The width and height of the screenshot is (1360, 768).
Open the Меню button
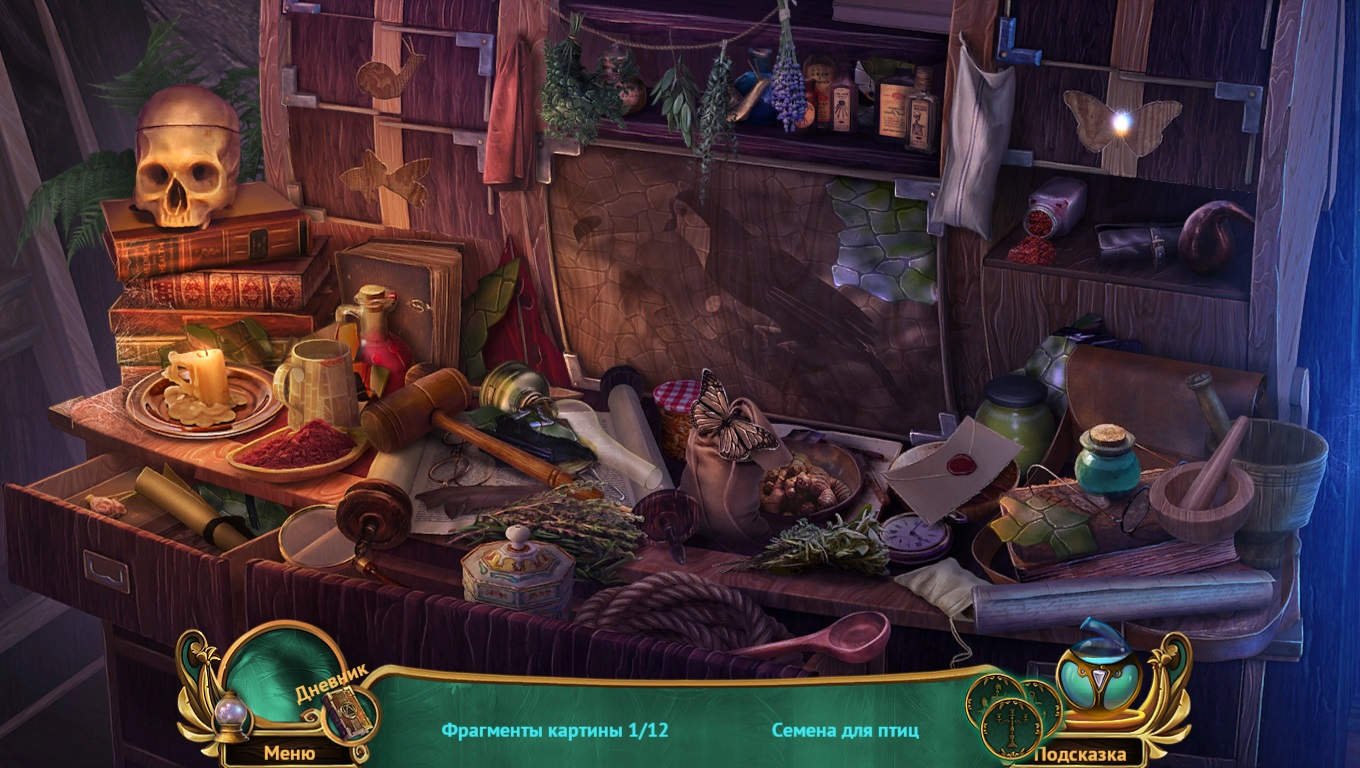tap(289, 752)
